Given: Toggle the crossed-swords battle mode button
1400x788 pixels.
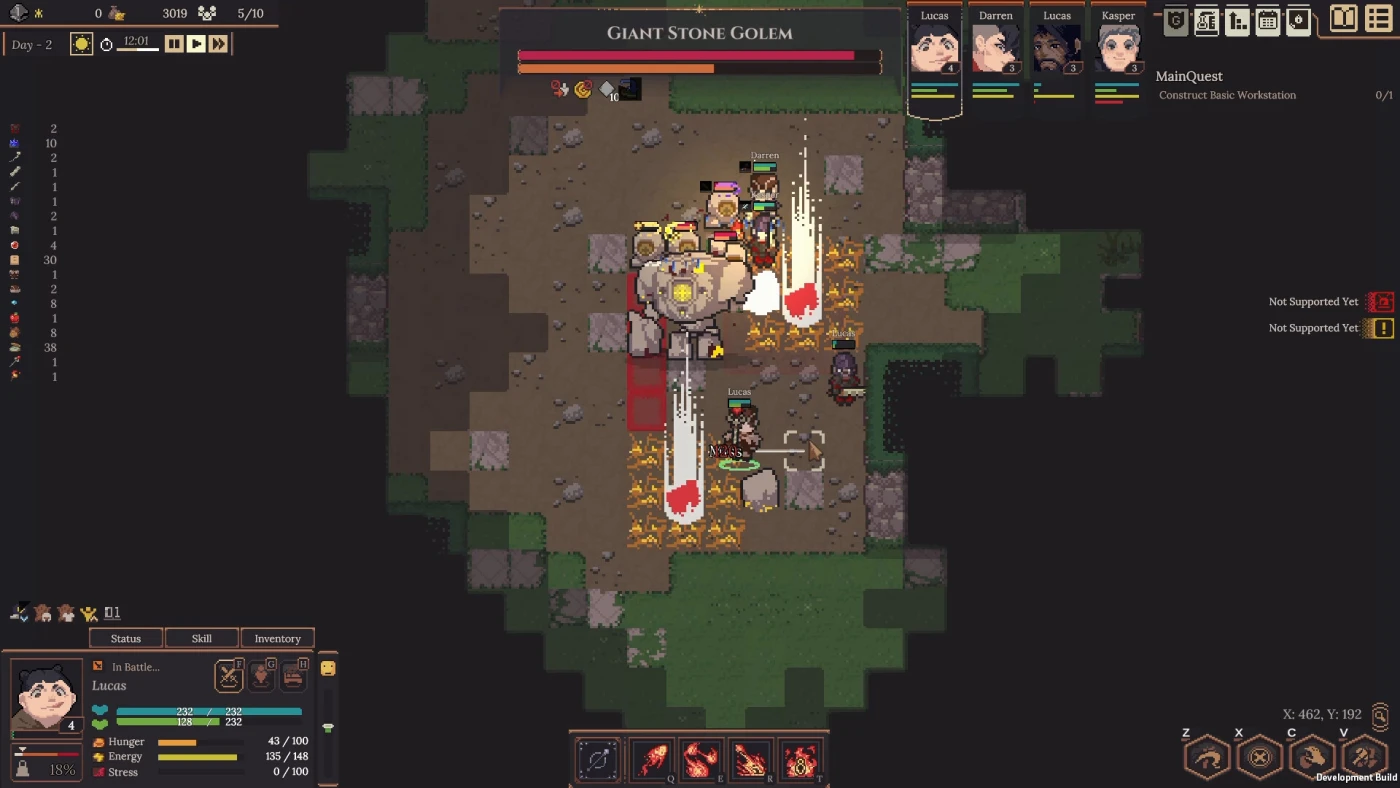Looking at the screenshot, I should (x=229, y=676).
